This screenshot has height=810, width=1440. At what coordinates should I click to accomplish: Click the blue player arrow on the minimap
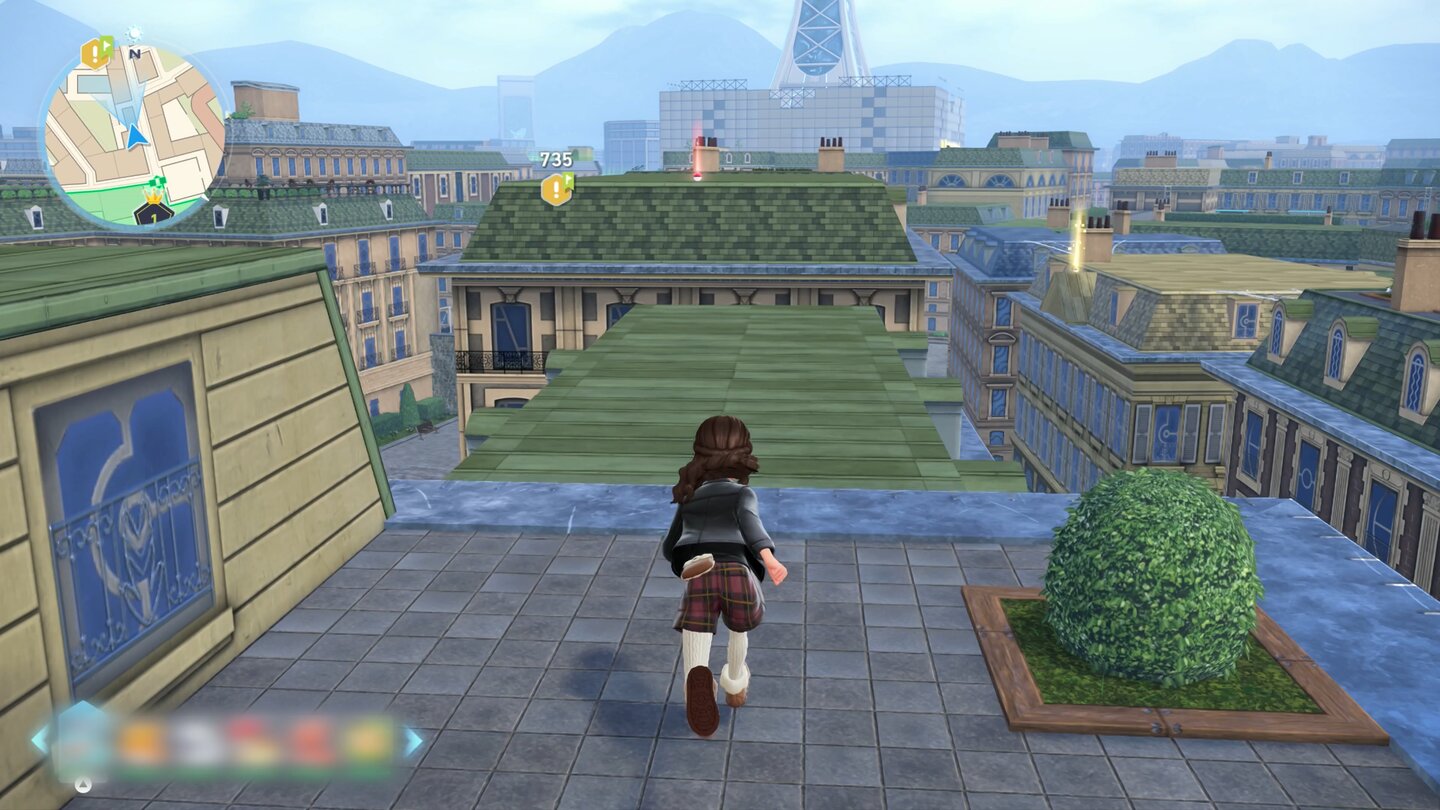pyautogui.click(x=135, y=136)
